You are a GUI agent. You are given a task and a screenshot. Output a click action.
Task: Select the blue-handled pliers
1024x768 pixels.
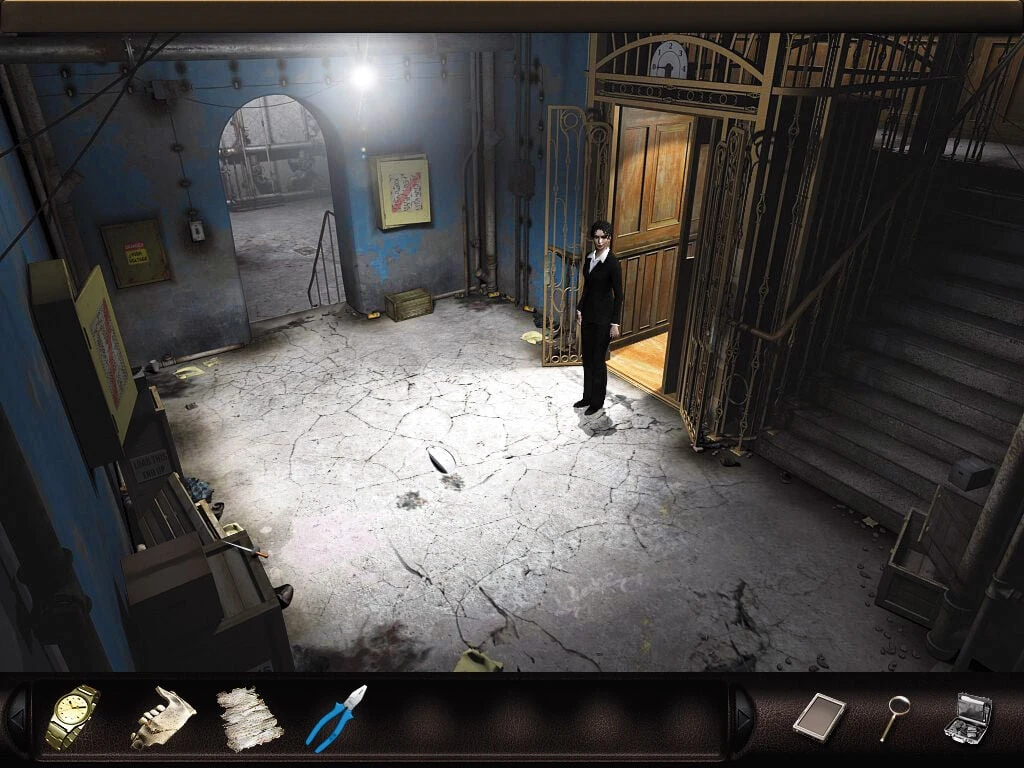pos(337,717)
